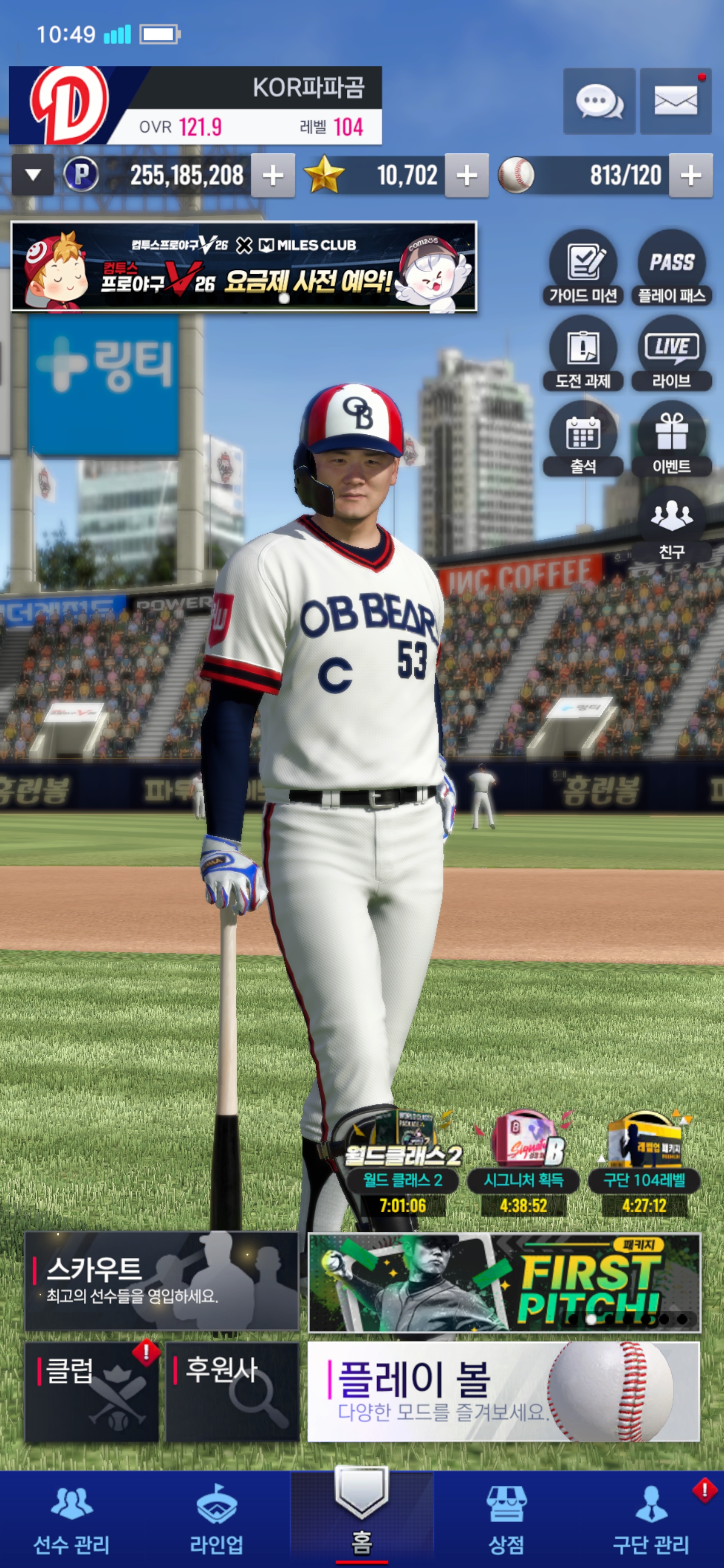
Task: Open the mailbox envelope icon
Action: tap(675, 101)
